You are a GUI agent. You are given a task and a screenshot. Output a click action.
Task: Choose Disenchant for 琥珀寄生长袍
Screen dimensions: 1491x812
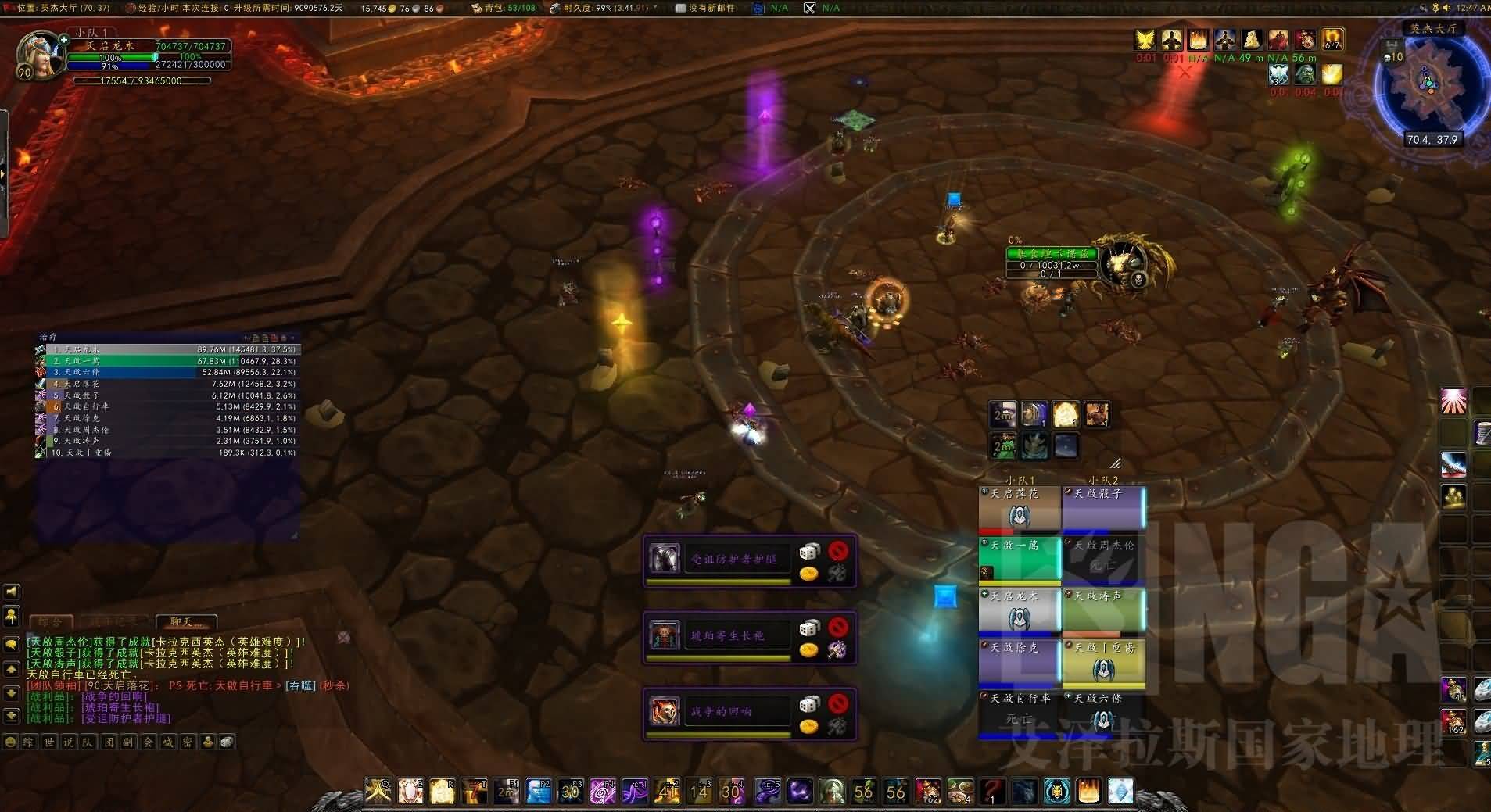pos(837,649)
